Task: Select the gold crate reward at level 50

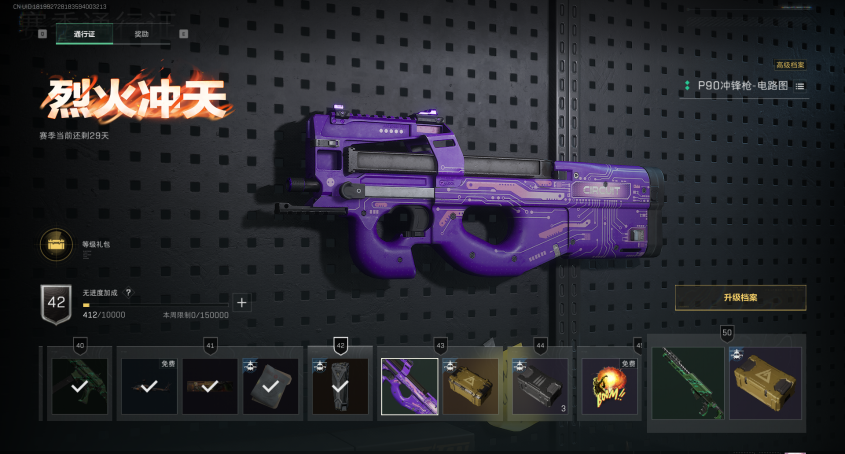Action: click(x=765, y=383)
